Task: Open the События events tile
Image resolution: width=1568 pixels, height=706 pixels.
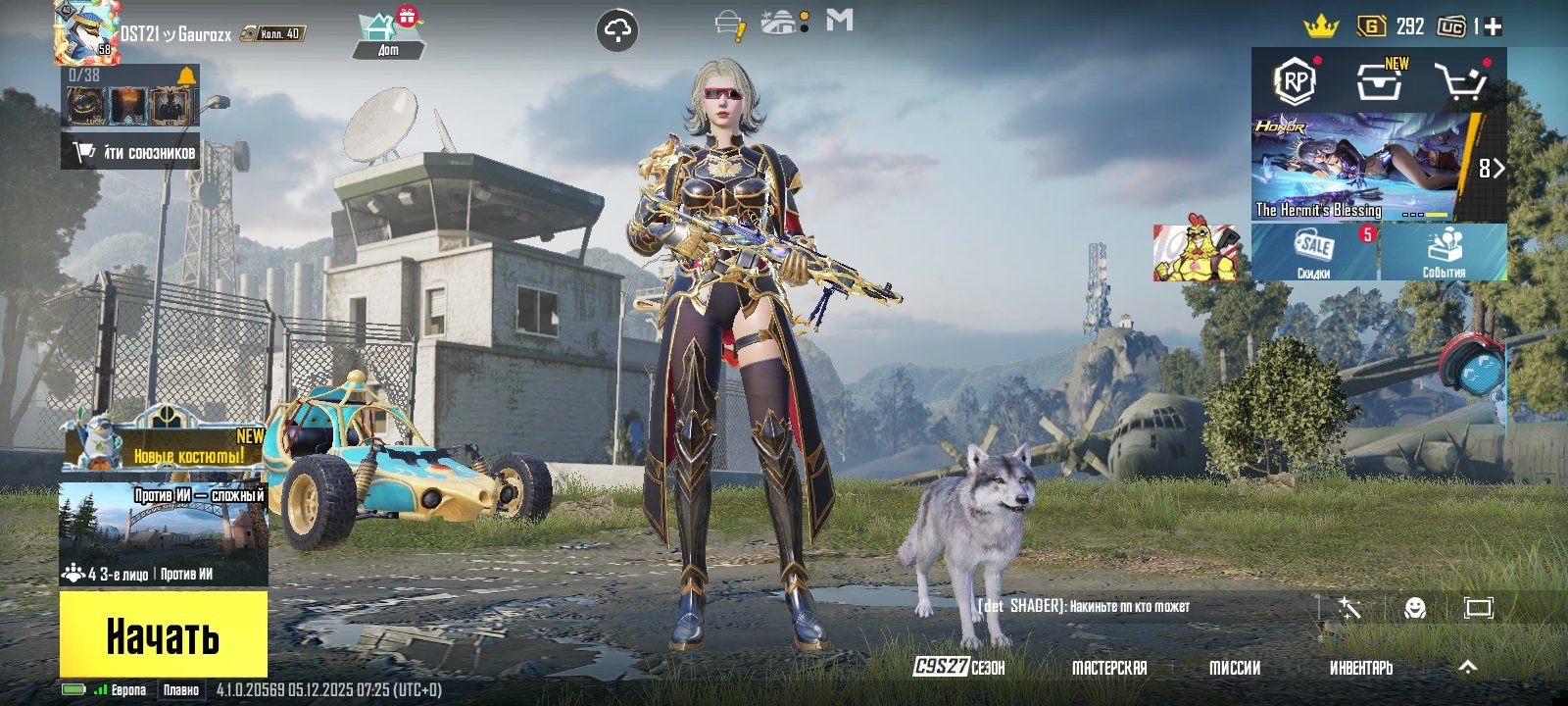Action: 1444,252
